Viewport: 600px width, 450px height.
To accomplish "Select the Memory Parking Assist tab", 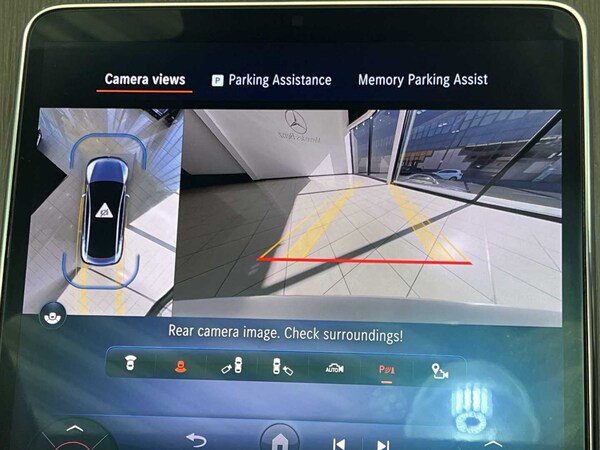I will [422, 80].
